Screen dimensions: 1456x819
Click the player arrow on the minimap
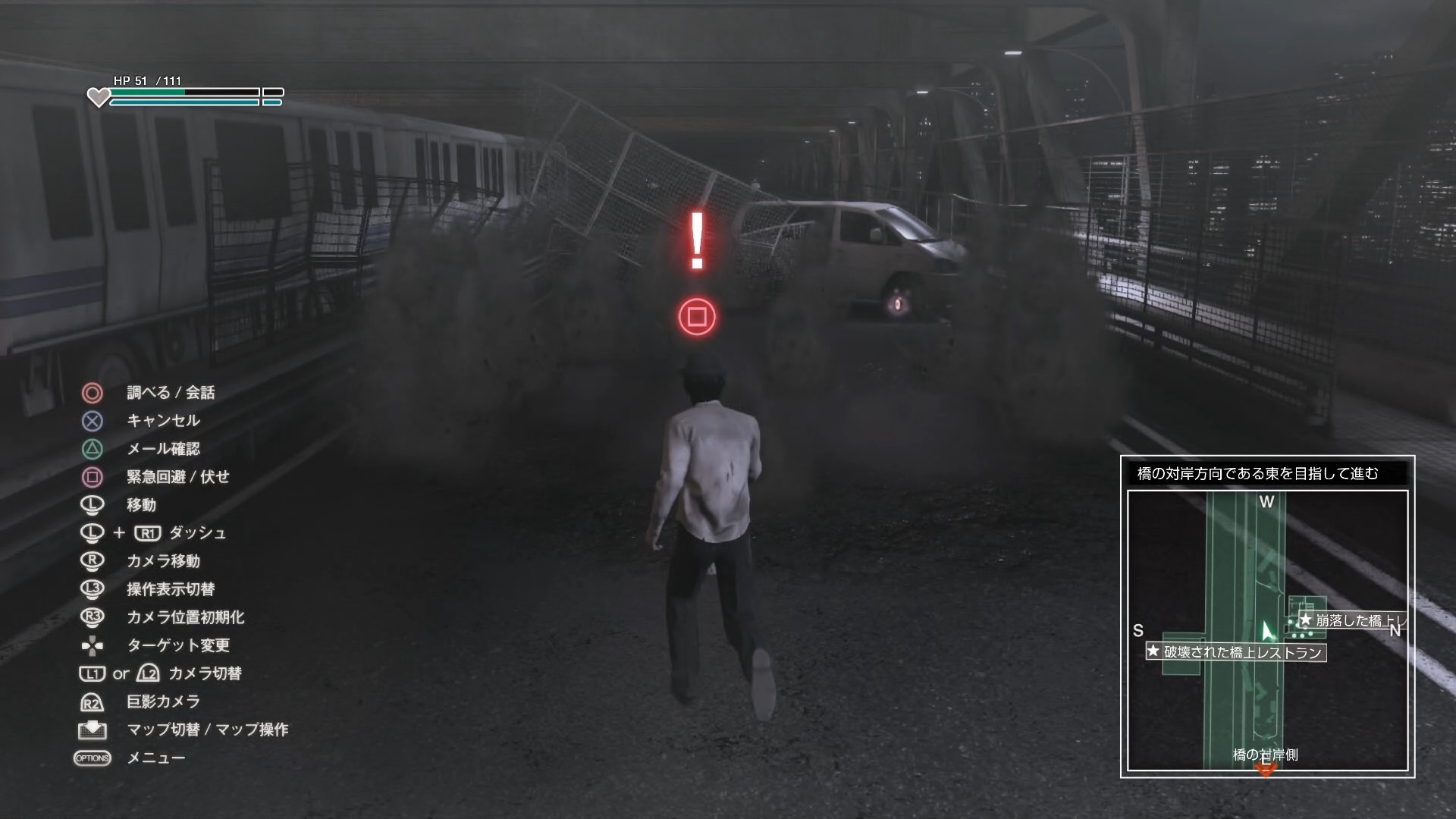tap(1267, 632)
